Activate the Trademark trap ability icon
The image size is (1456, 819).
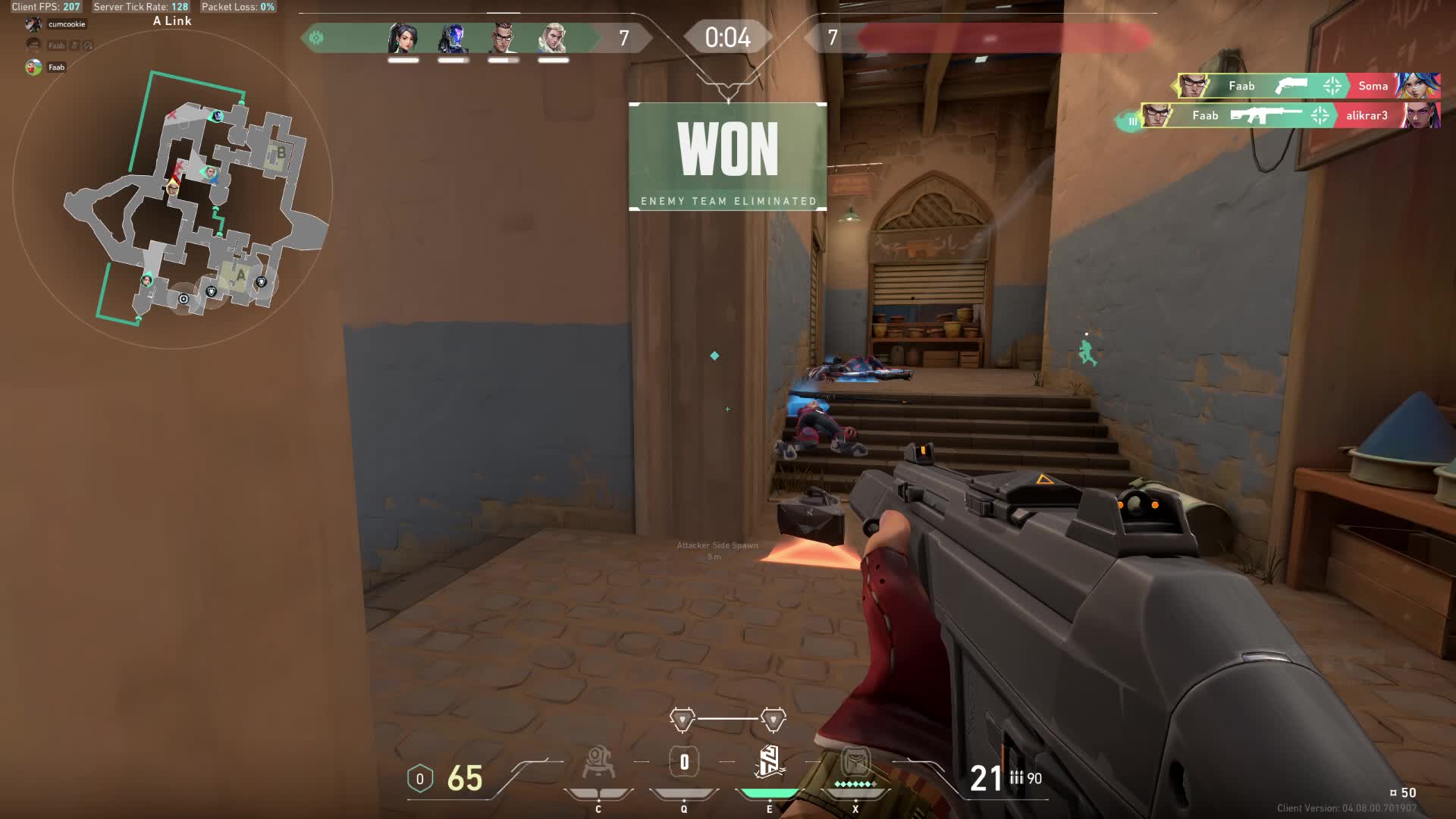click(x=598, y=763)
